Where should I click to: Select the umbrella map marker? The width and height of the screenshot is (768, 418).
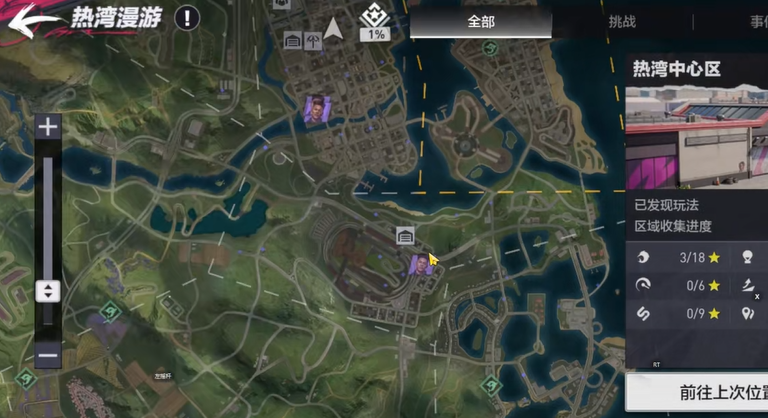point(313,41)
